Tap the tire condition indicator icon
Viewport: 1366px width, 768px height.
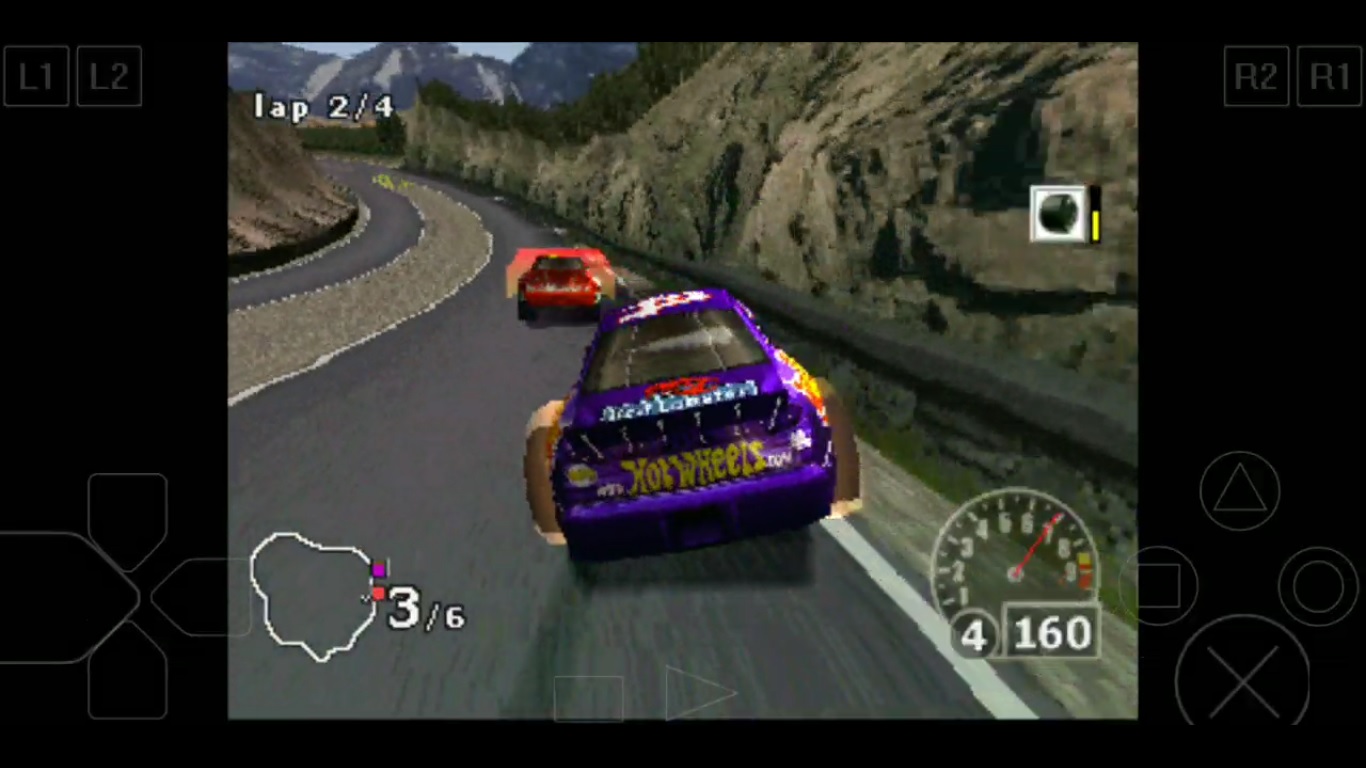click(1057, 212)
